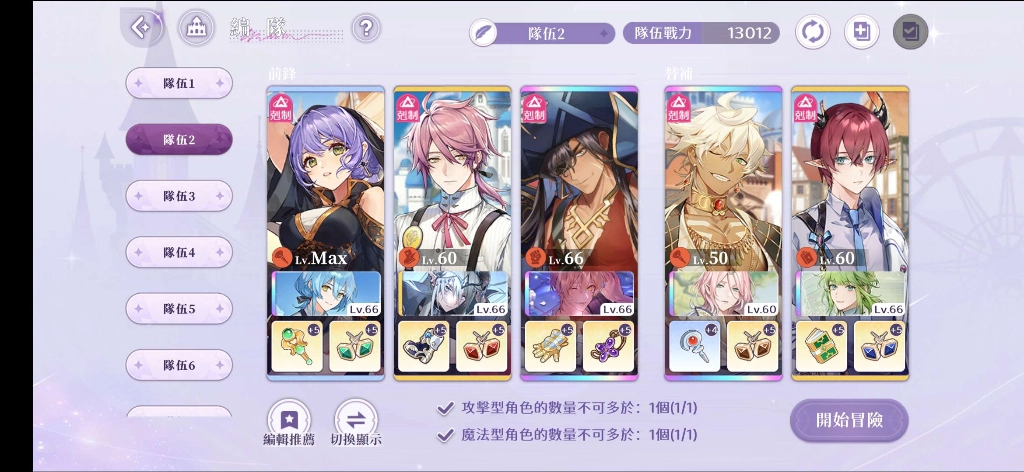Select the pink-haired Lv.60 frontline character
Screen dimensions: 1024x472
click(x=452, y=180)
